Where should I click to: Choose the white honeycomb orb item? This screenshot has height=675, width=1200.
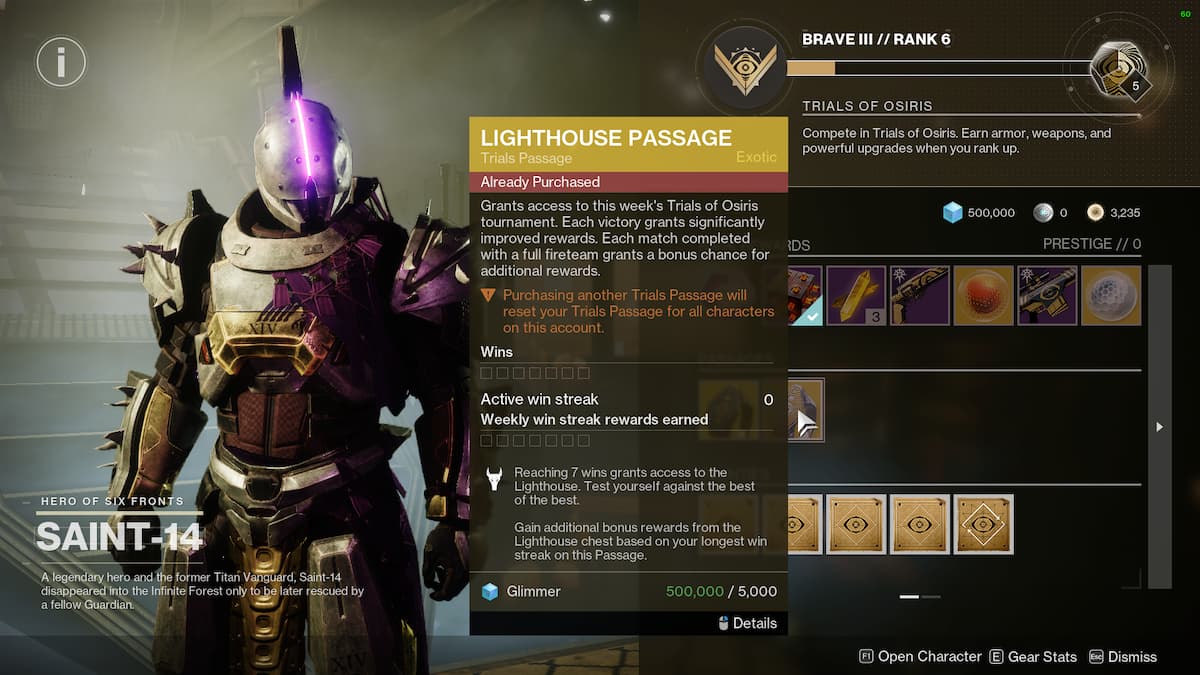click(1111, 295)
